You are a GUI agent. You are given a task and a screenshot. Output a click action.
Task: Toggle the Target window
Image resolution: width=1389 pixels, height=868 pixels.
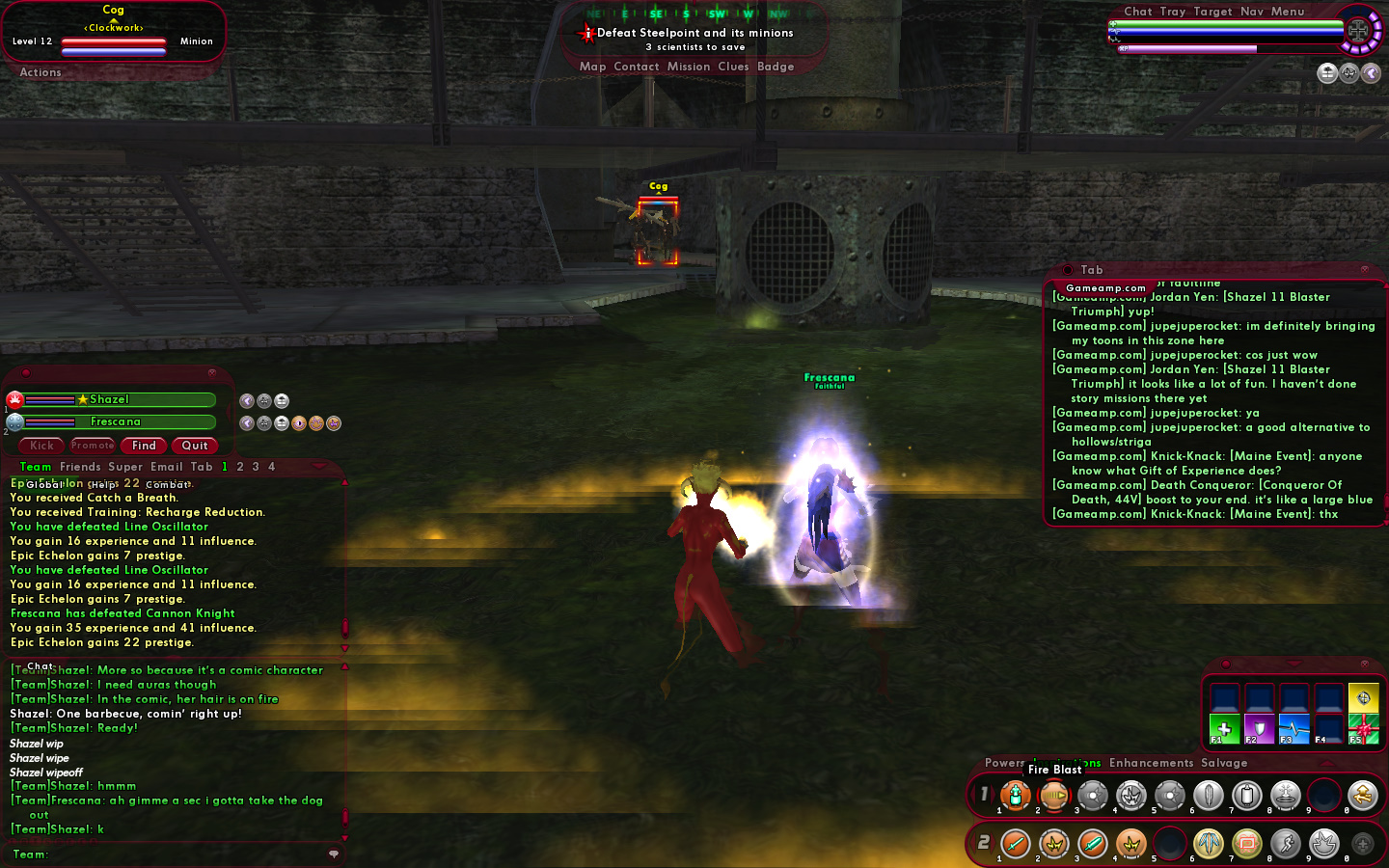coord(1212,12)
